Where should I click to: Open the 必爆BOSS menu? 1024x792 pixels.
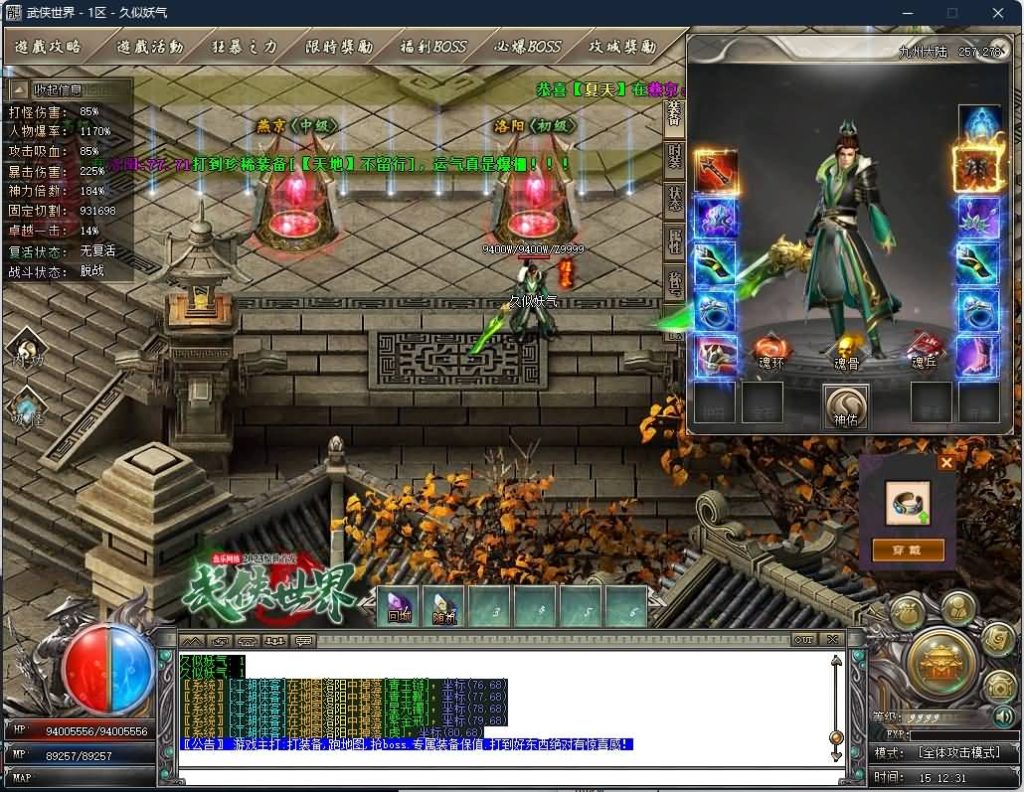[x=527, y=47]
